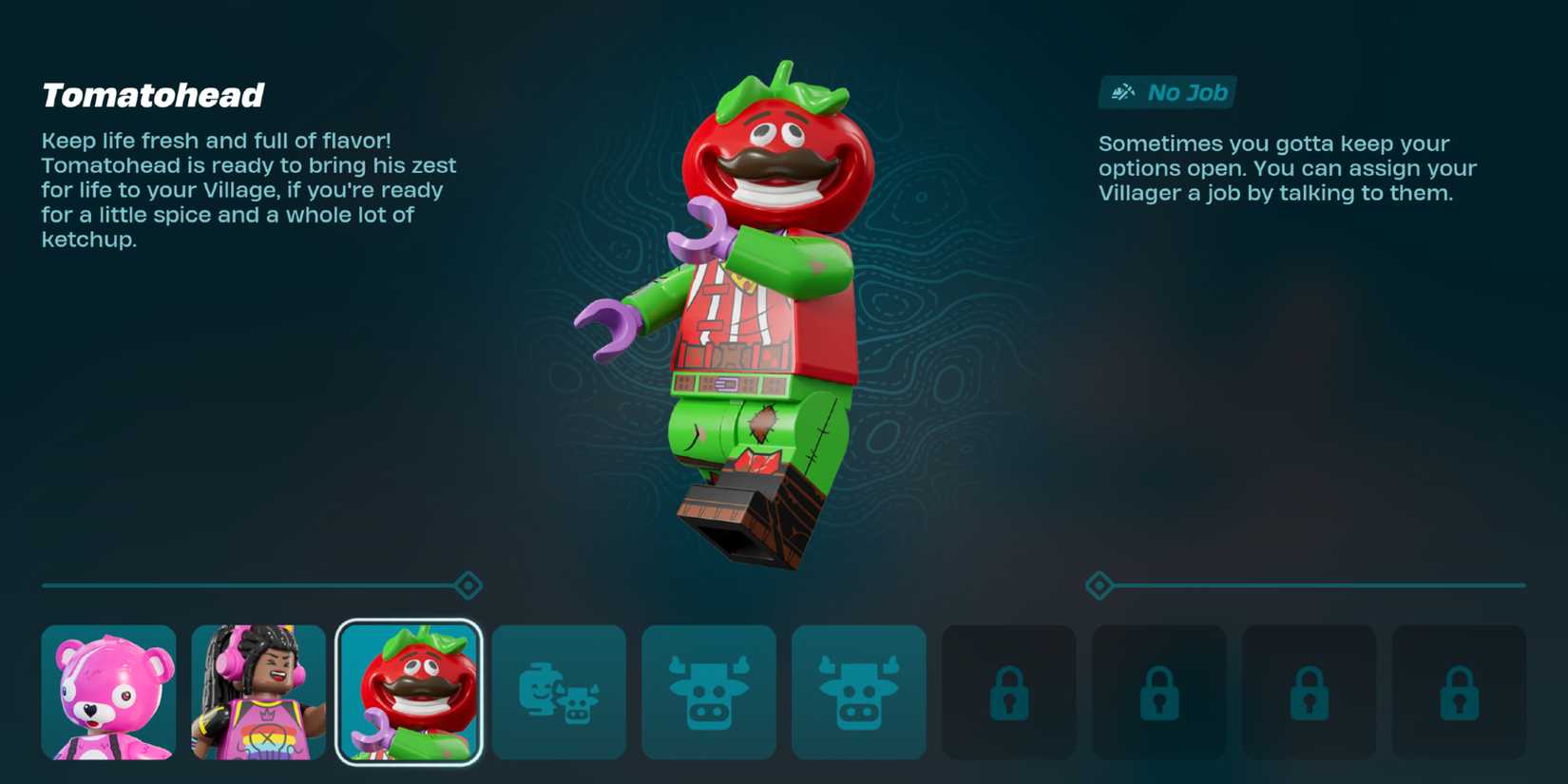Select the villager-and-cow slot icon

click(559, 692)
